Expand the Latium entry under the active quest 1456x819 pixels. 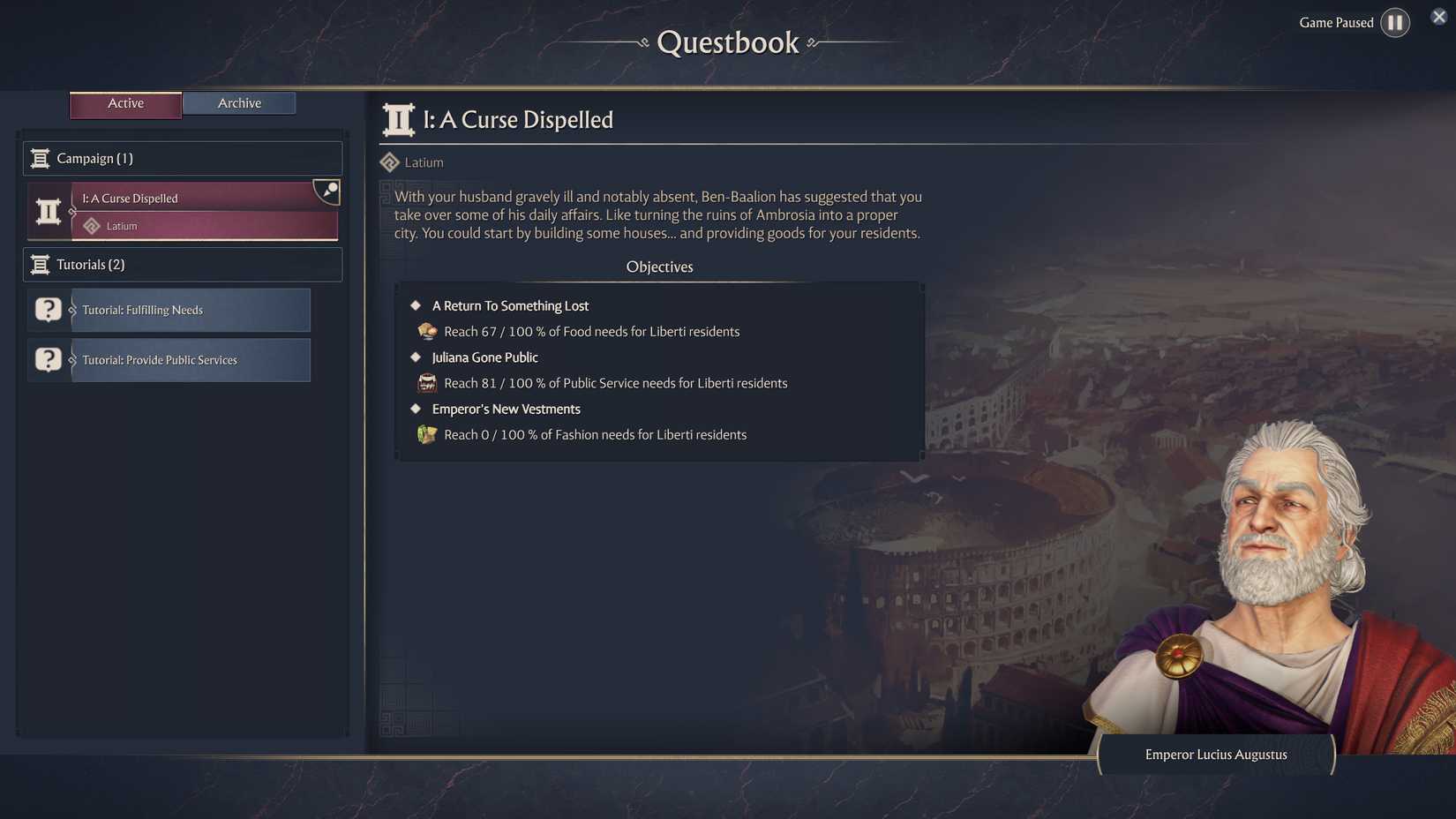(x=205, y=226)
